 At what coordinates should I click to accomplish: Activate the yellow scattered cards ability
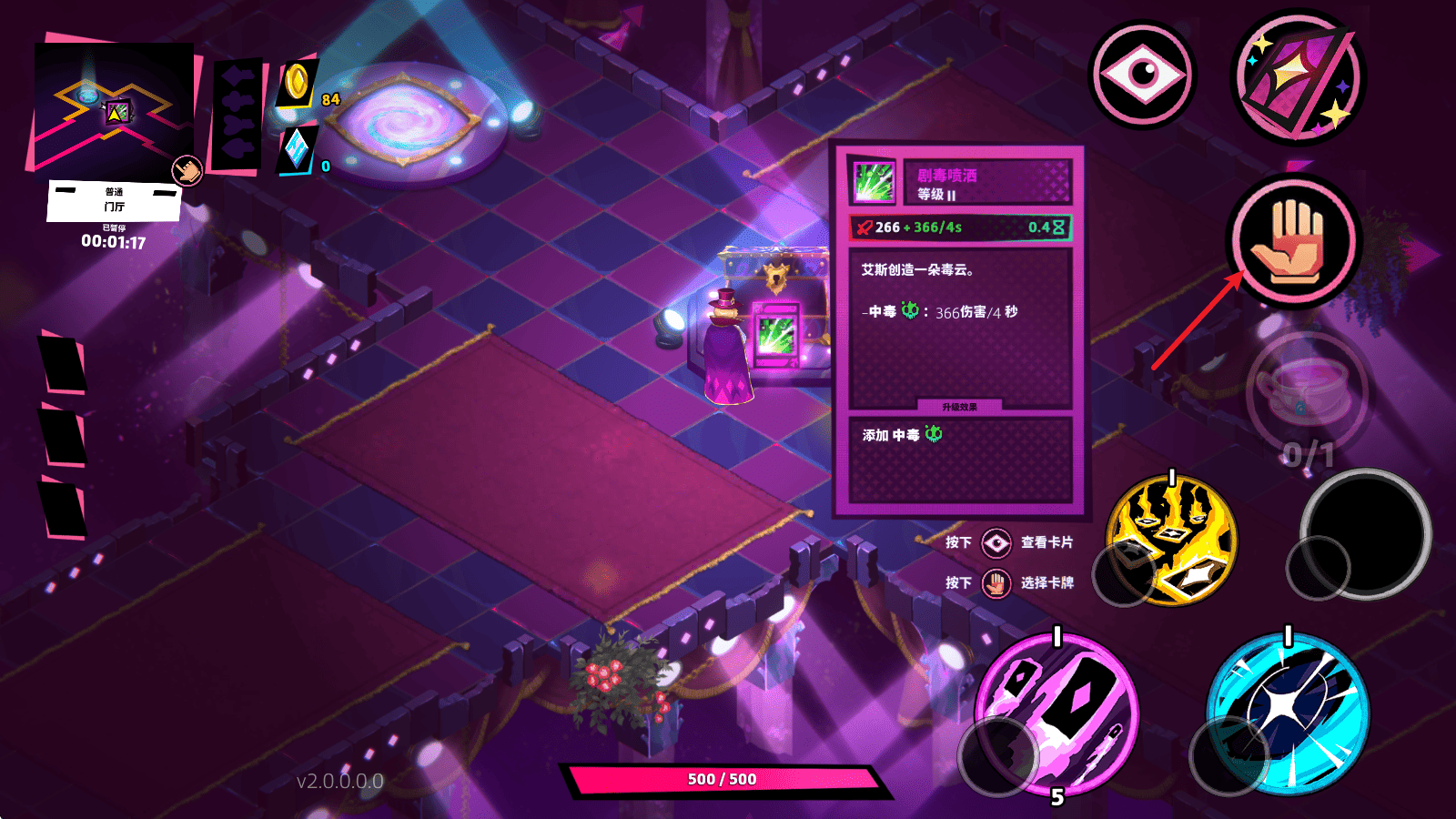point(1172,540)
